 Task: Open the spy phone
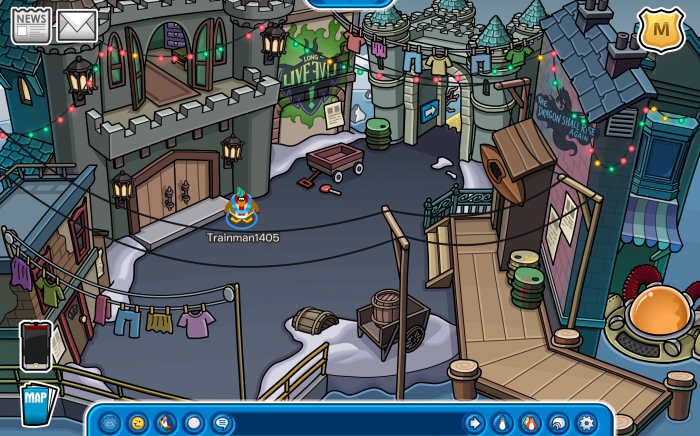tap(36, 345)
